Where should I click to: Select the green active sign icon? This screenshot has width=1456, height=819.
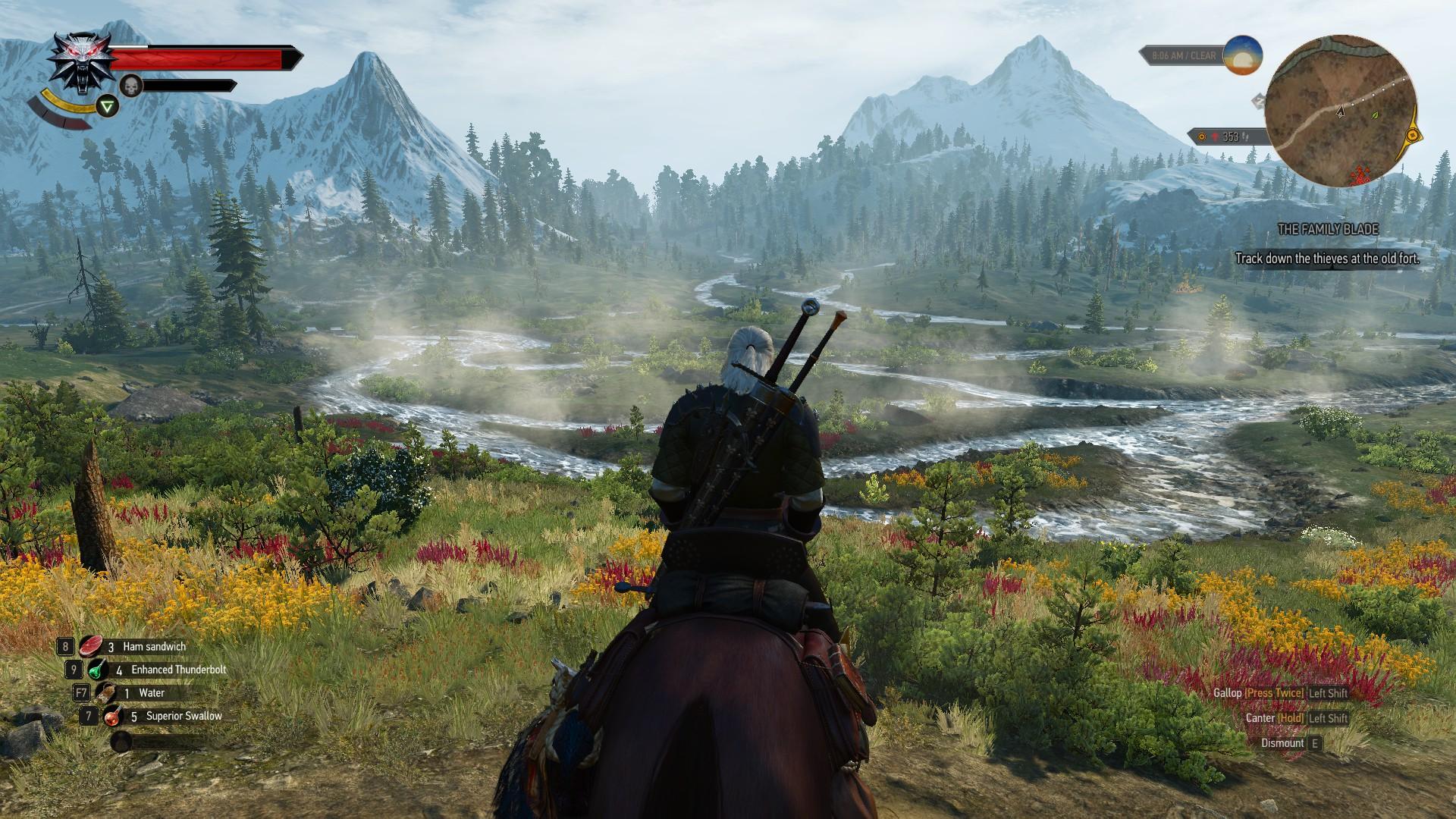(x=108, y=106)
